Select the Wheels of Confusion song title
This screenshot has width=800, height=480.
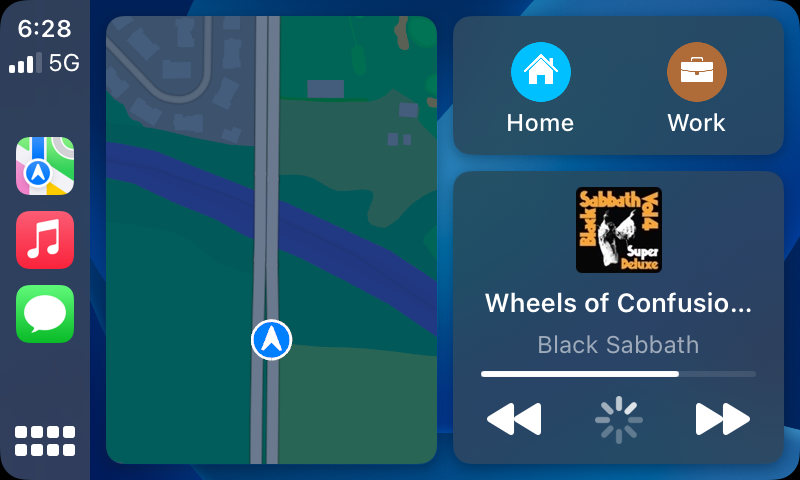pyautogui.click(x=618, y=303)
